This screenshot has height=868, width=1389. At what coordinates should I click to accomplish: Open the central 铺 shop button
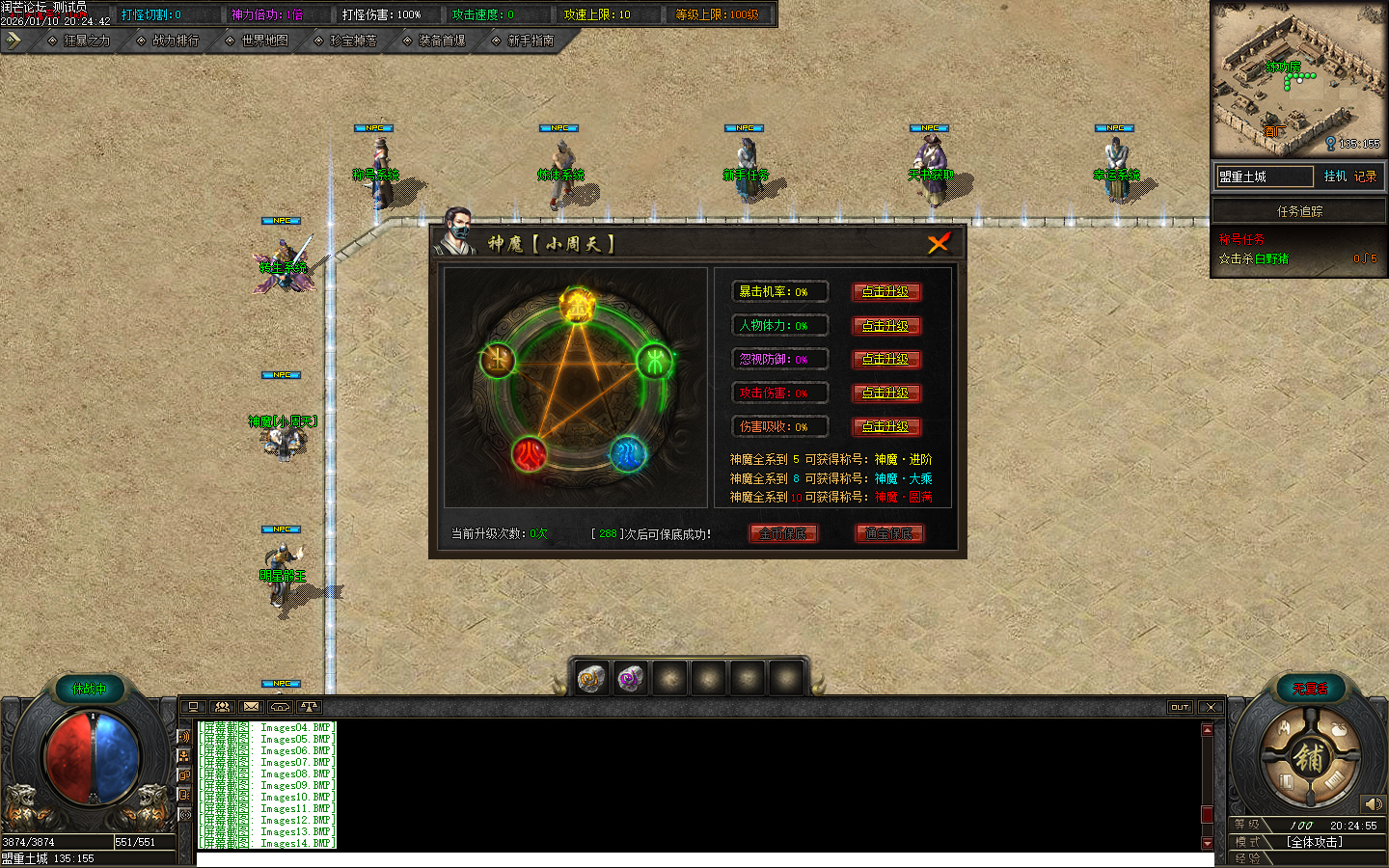click(x=1309, y=758)
